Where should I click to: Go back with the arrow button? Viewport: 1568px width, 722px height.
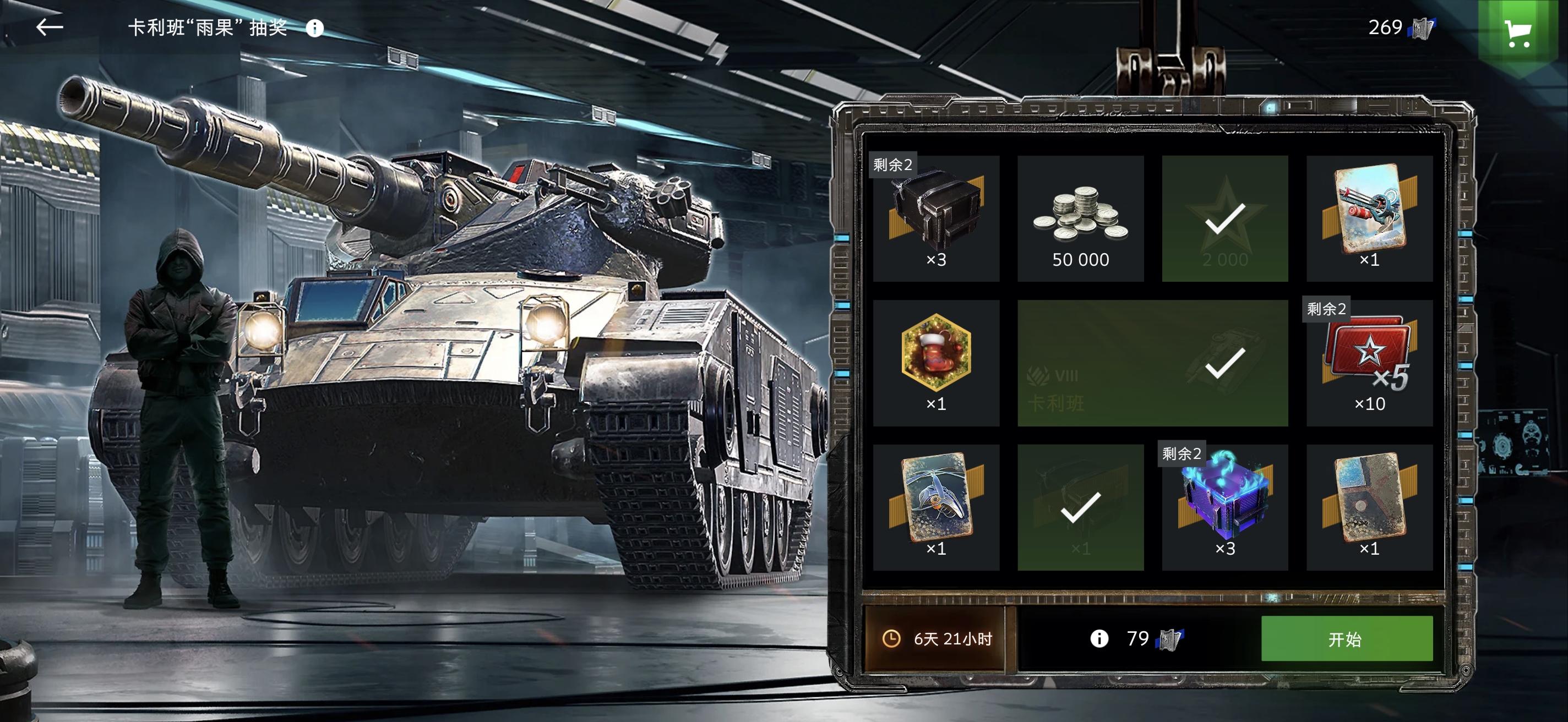point(50,28)
